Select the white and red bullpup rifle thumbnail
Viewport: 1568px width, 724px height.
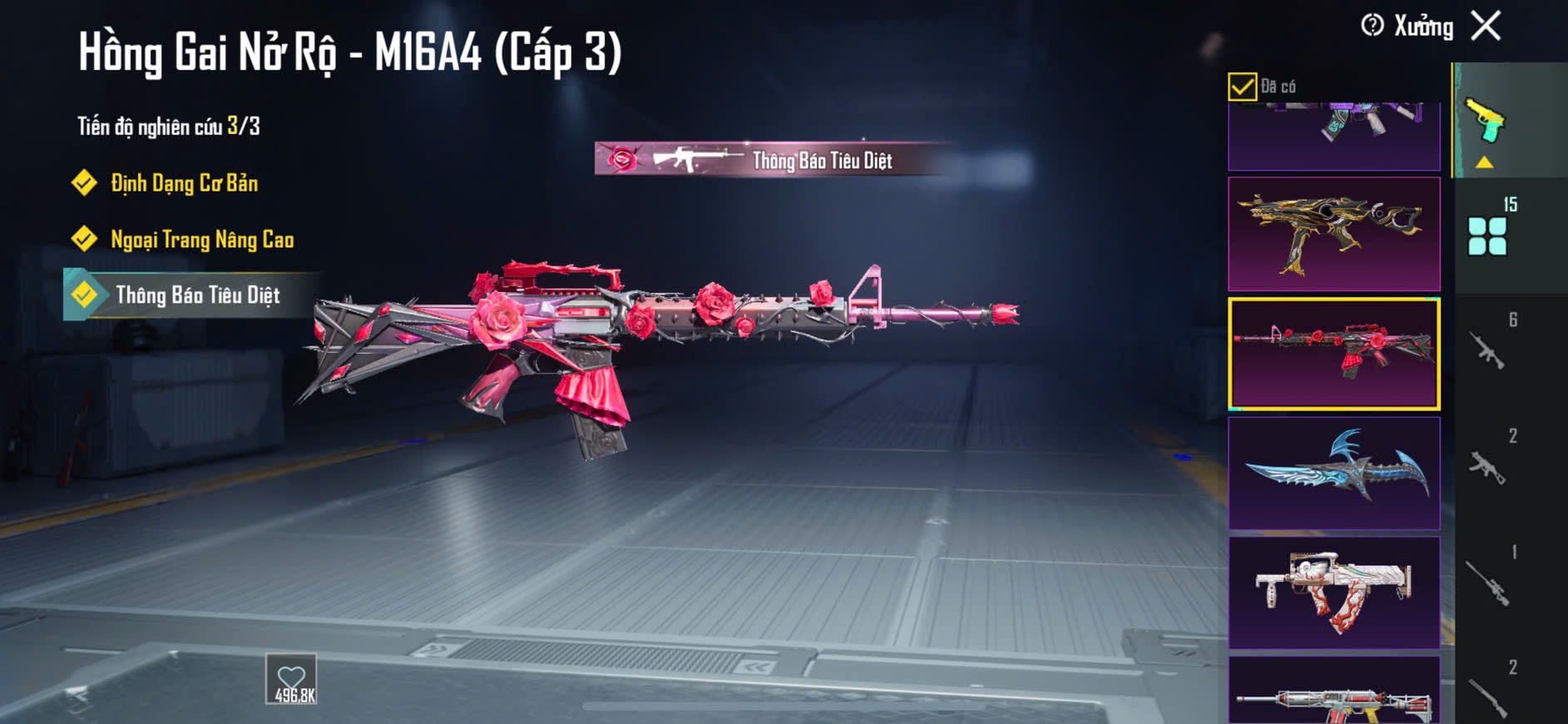[x=1333, y=593]
